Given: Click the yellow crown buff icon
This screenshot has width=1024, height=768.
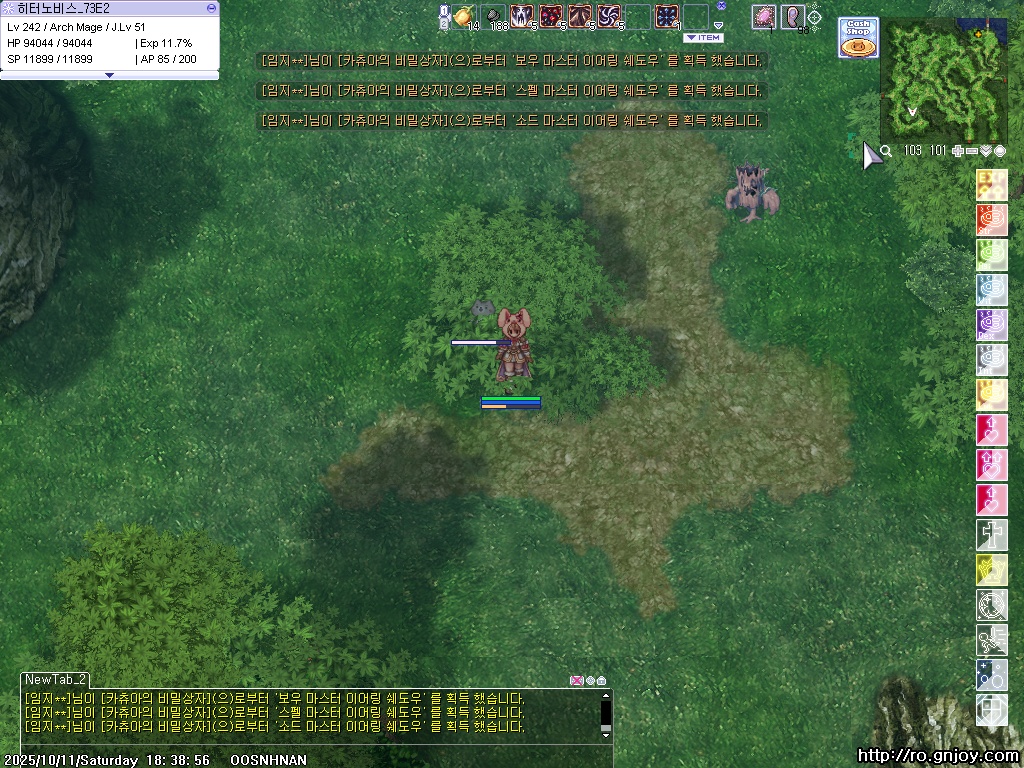Looking at the screenshot, I should pyautogui.click(x=991, y=570).
